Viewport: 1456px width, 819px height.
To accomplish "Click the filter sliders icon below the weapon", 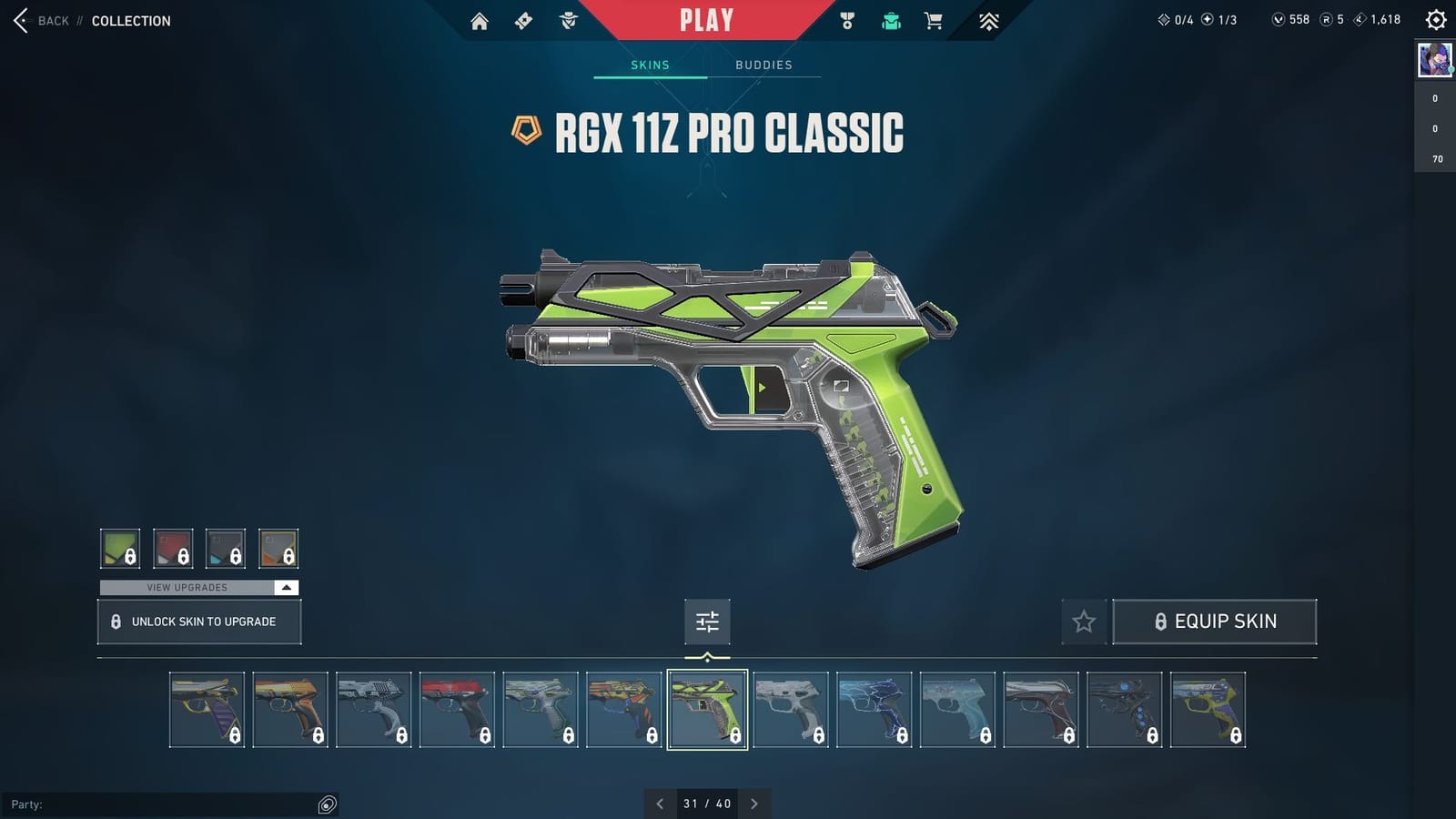I will (x=707, y=622).
